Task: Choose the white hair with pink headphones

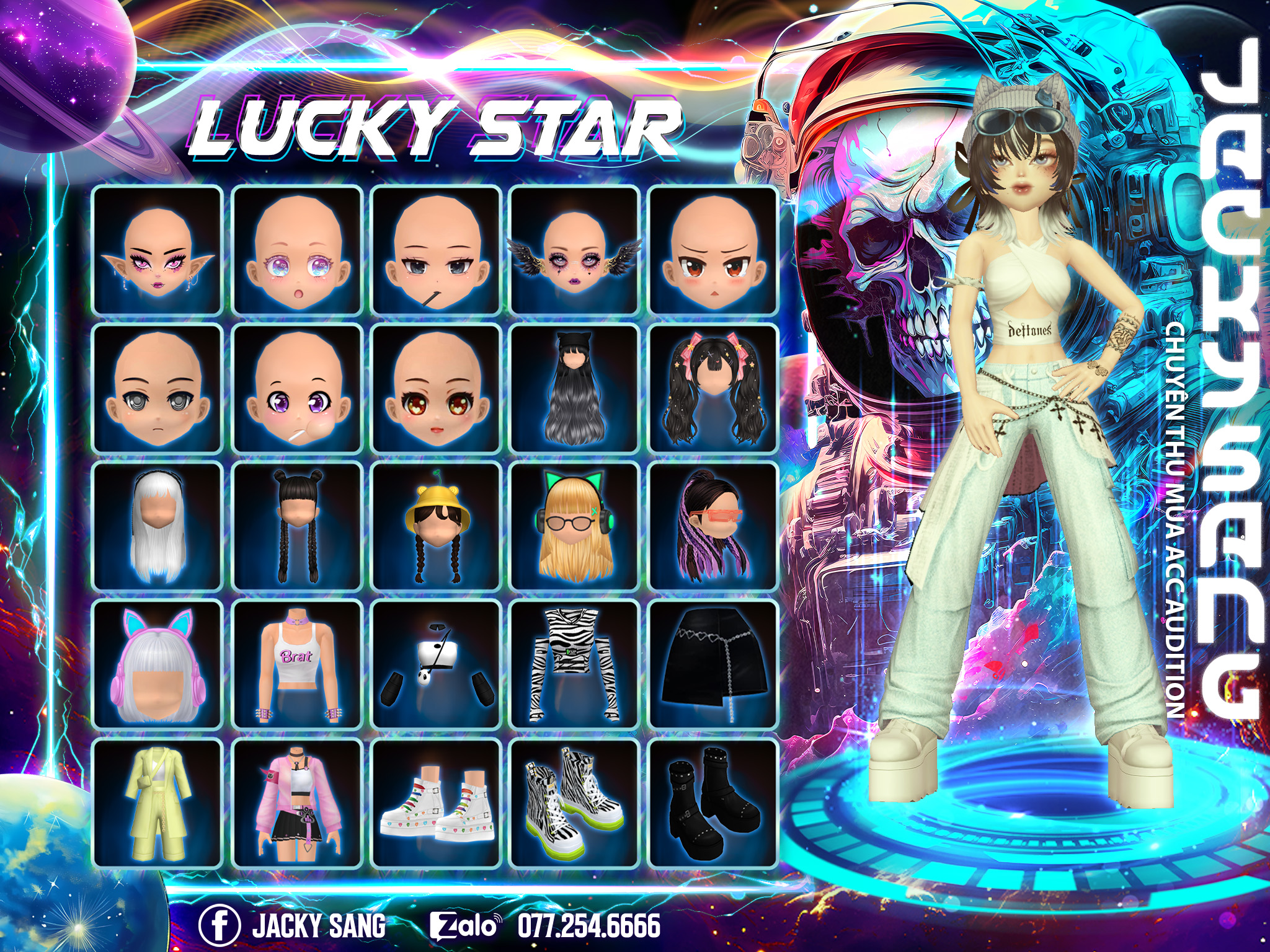Action: [157, 665]
